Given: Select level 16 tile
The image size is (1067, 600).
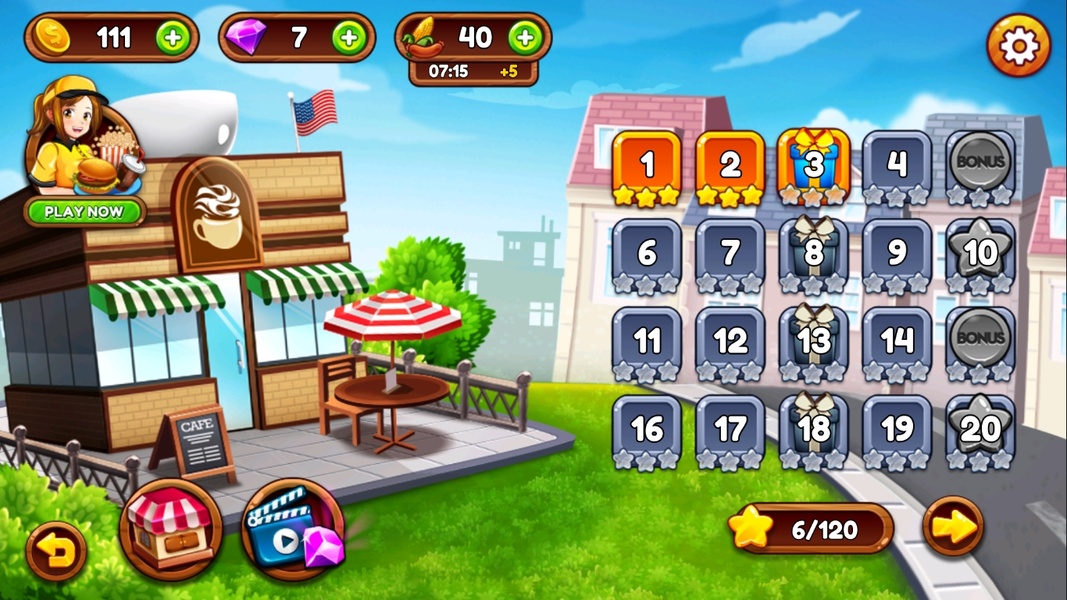Looking at the screenshot, I should pyautogui.click(x=647, y=429).
